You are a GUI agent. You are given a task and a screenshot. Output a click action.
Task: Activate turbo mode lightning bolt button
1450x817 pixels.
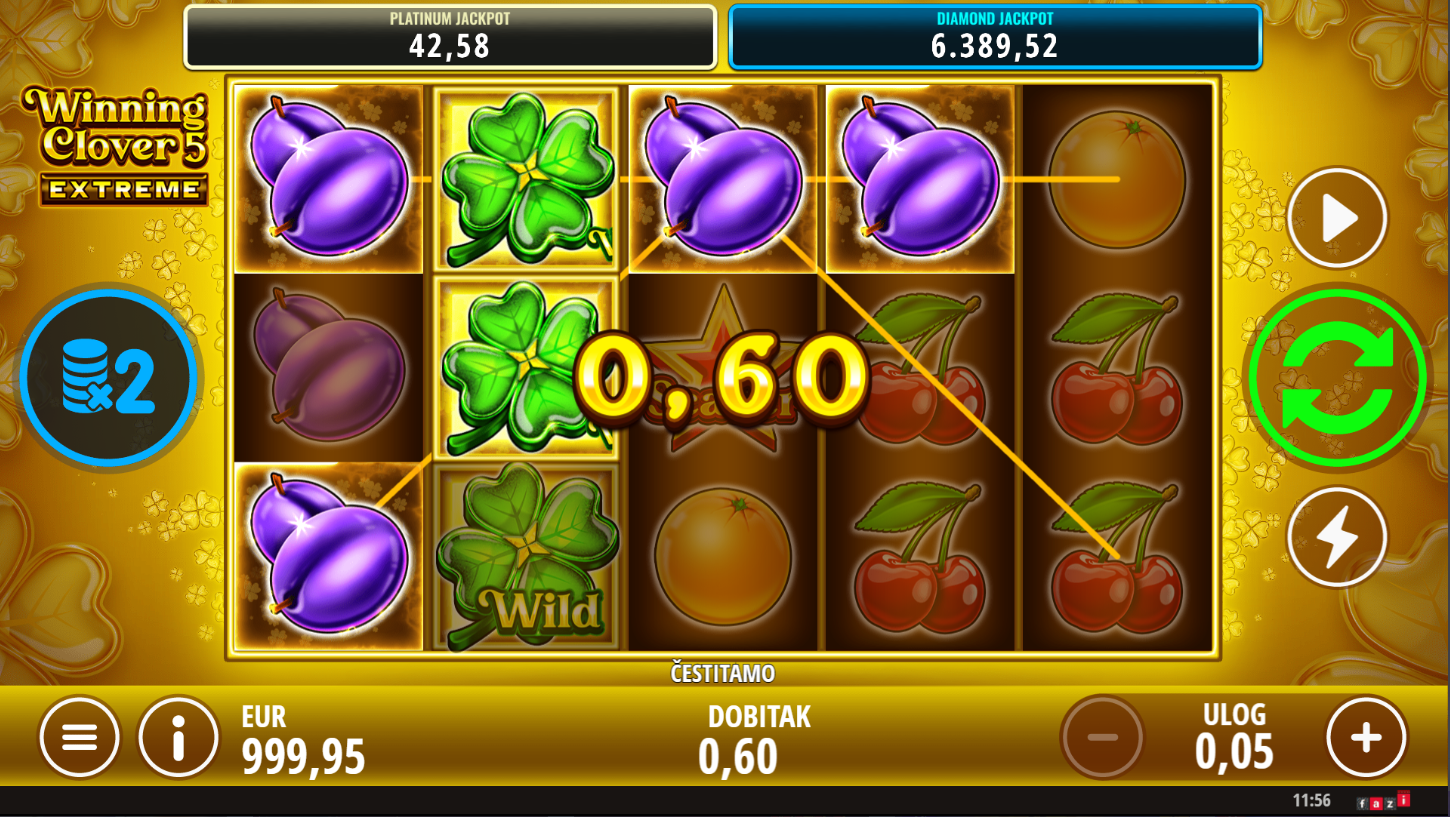[x=1337, y=537]
